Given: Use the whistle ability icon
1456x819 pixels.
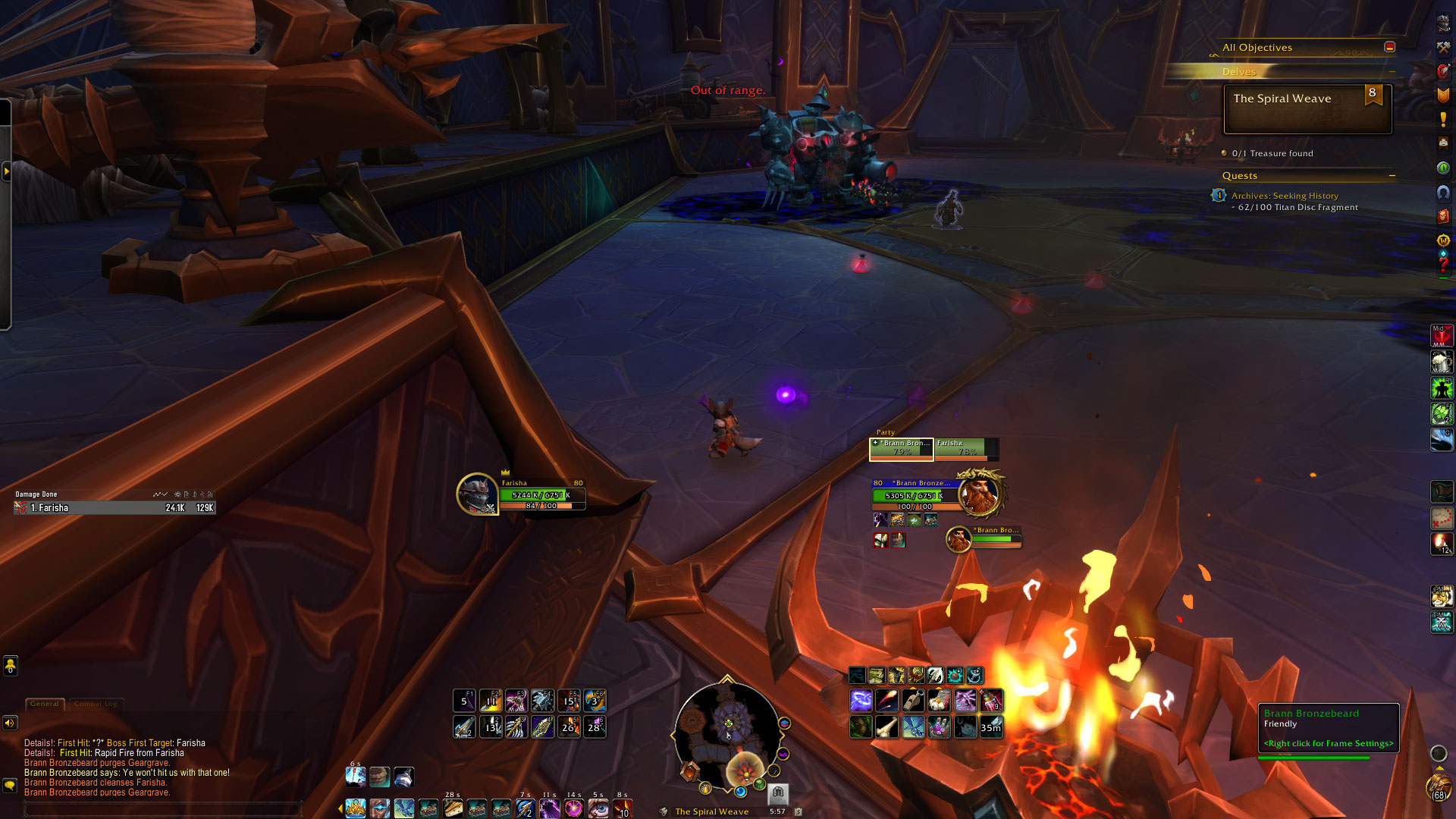Looking at the screenshot, I should [913, 701].
